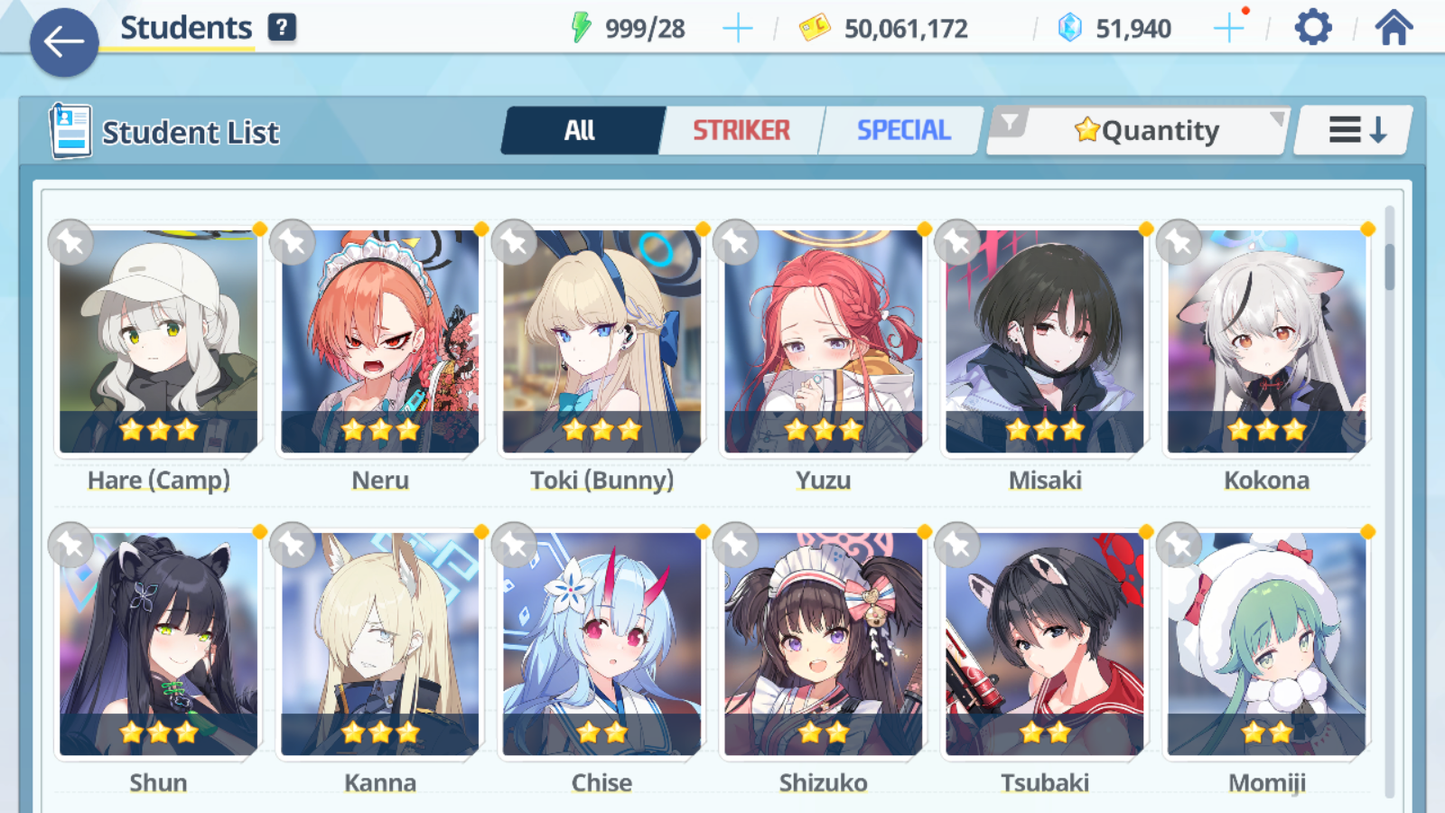
Task: Open the Settings gear
Action: (x=1312, y=27)
